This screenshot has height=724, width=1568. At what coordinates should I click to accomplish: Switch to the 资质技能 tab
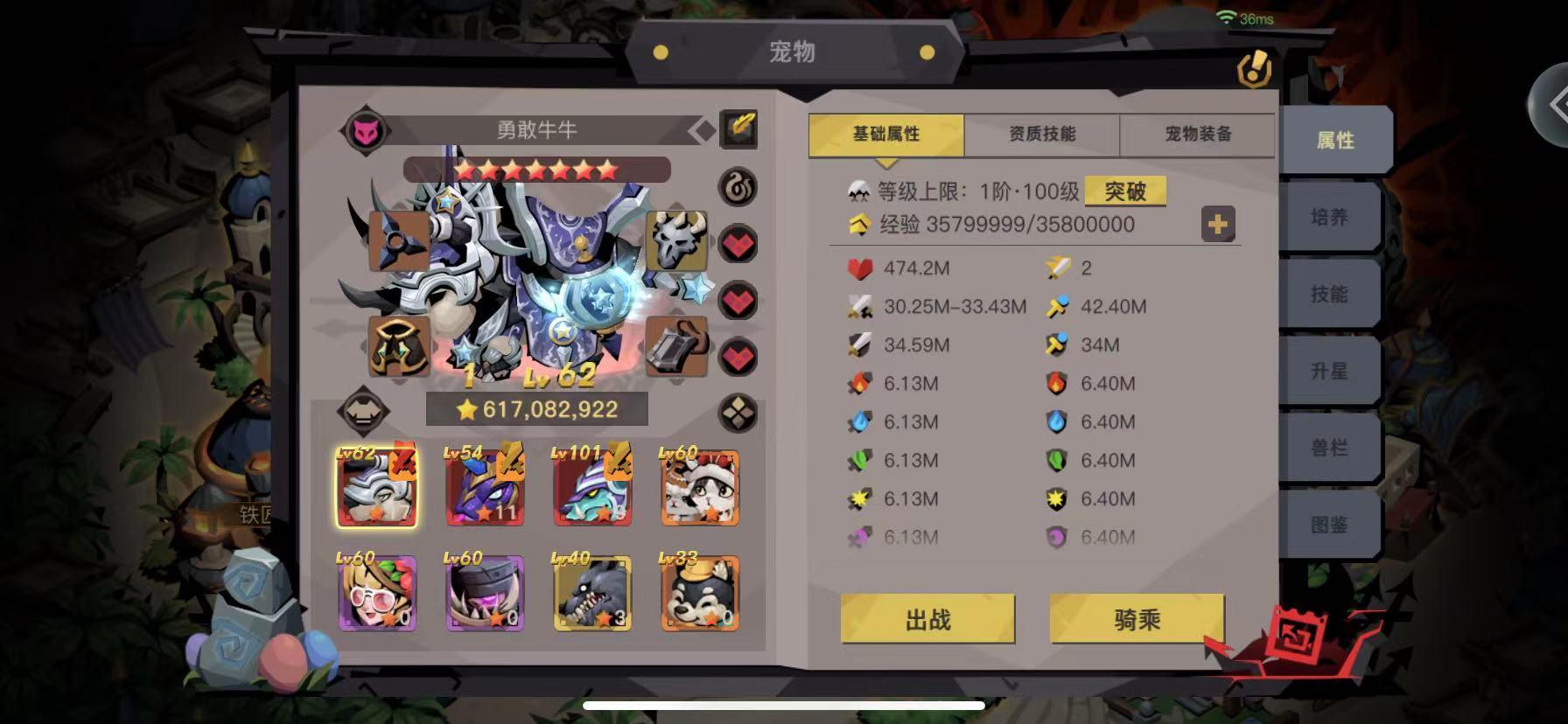[x=1040, y=134]
